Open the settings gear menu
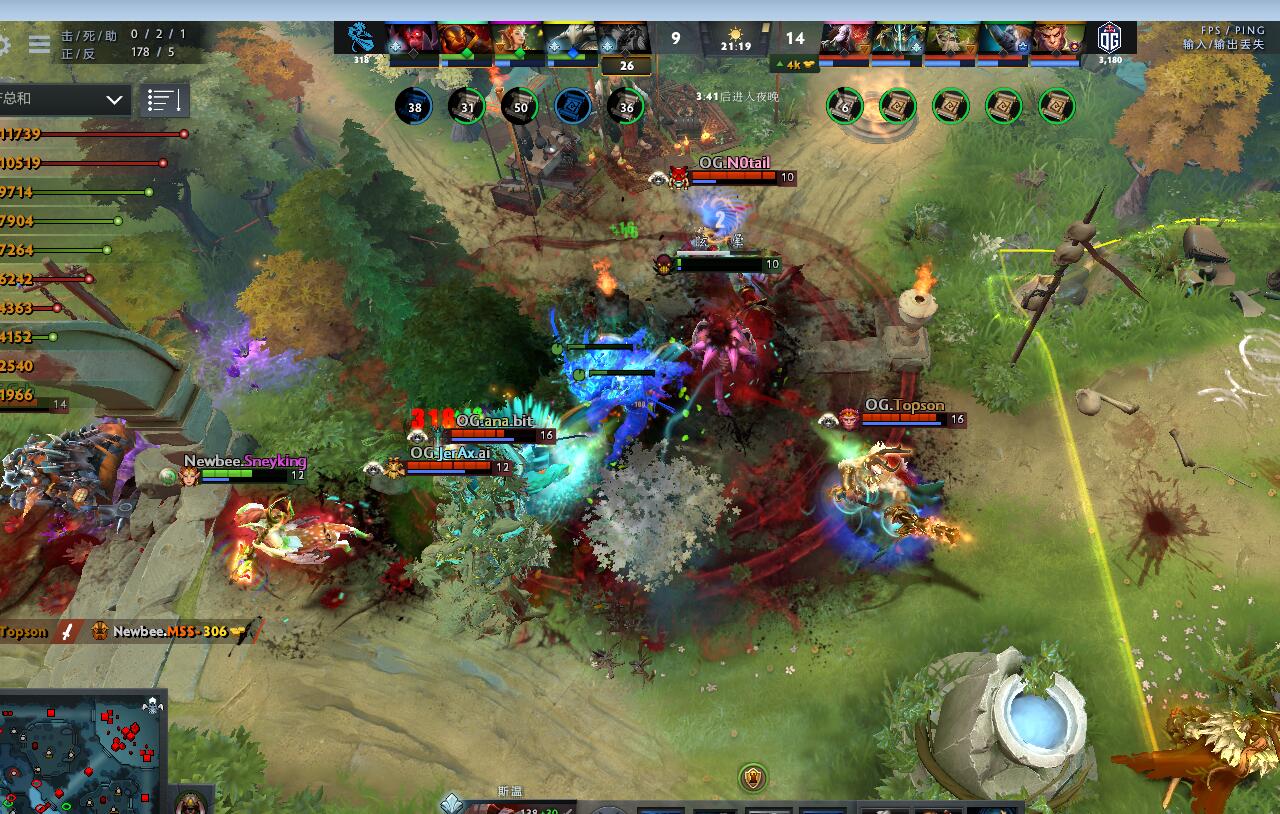 [5, 44]
